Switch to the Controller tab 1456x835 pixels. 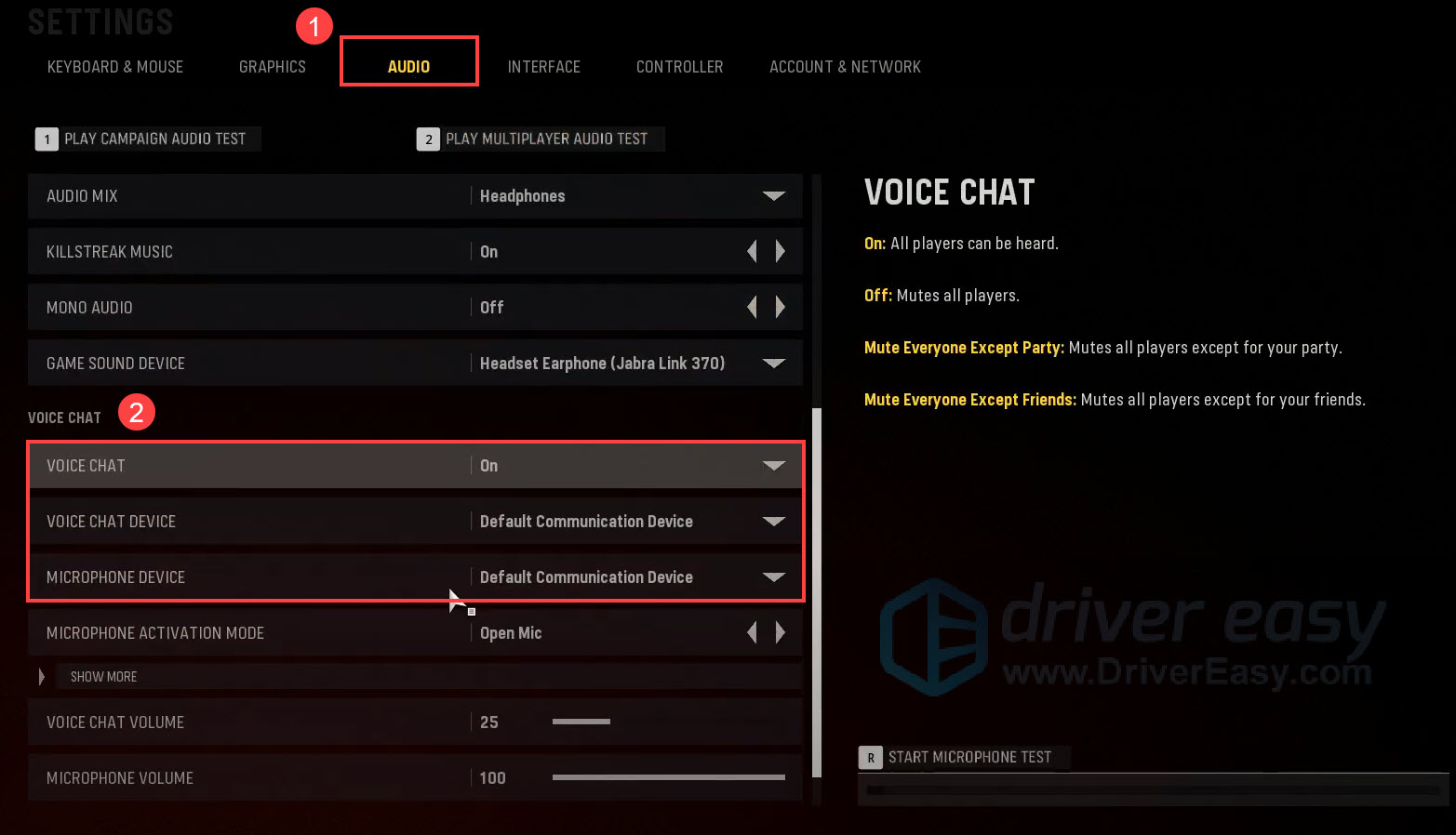click(x=679, y=66)
